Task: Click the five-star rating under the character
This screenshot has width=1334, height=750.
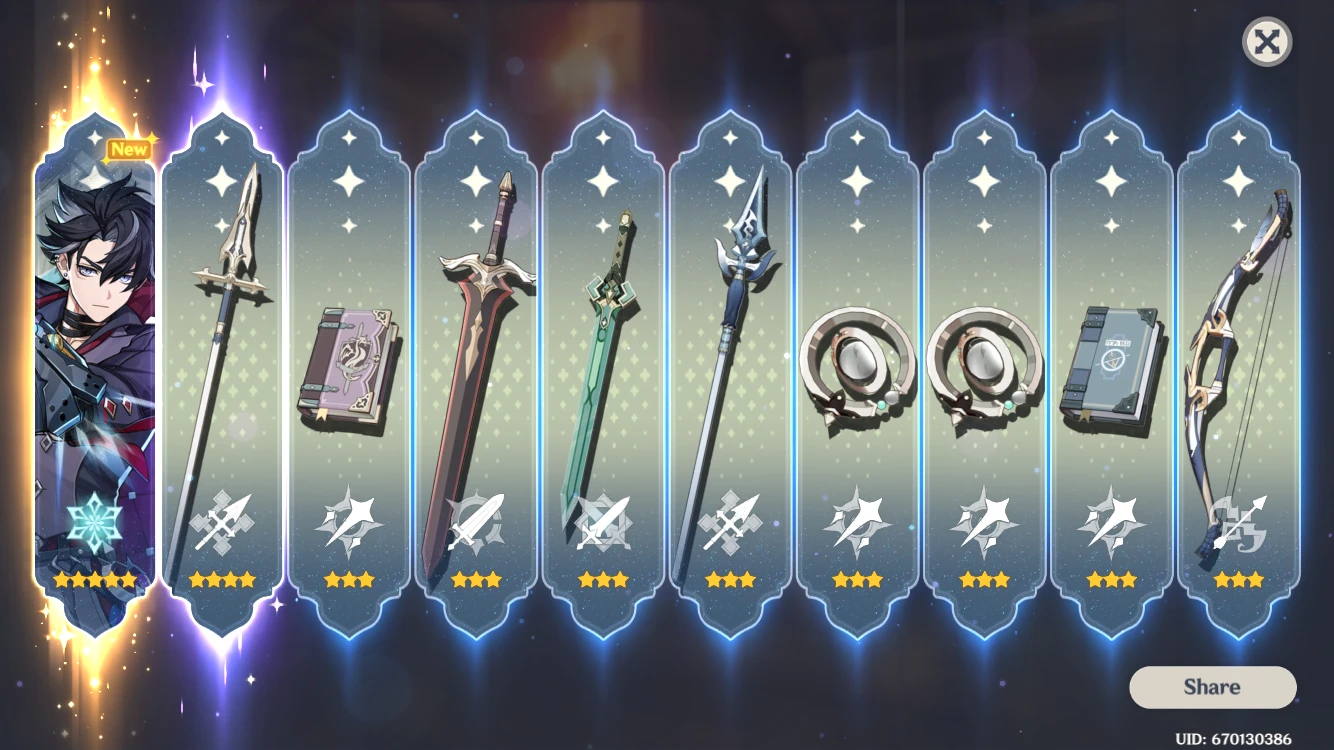Action: pyautogui.click(x=95, y=577)
